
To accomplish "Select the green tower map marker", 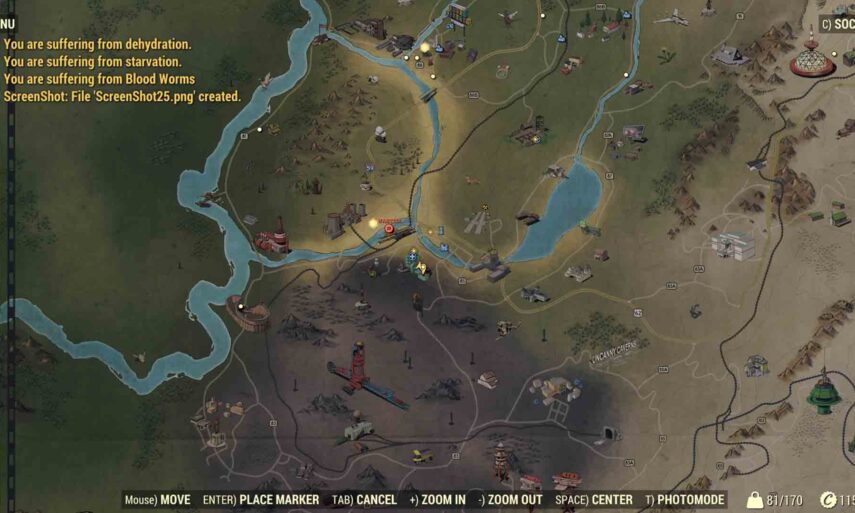I will (x=824, y=392).
